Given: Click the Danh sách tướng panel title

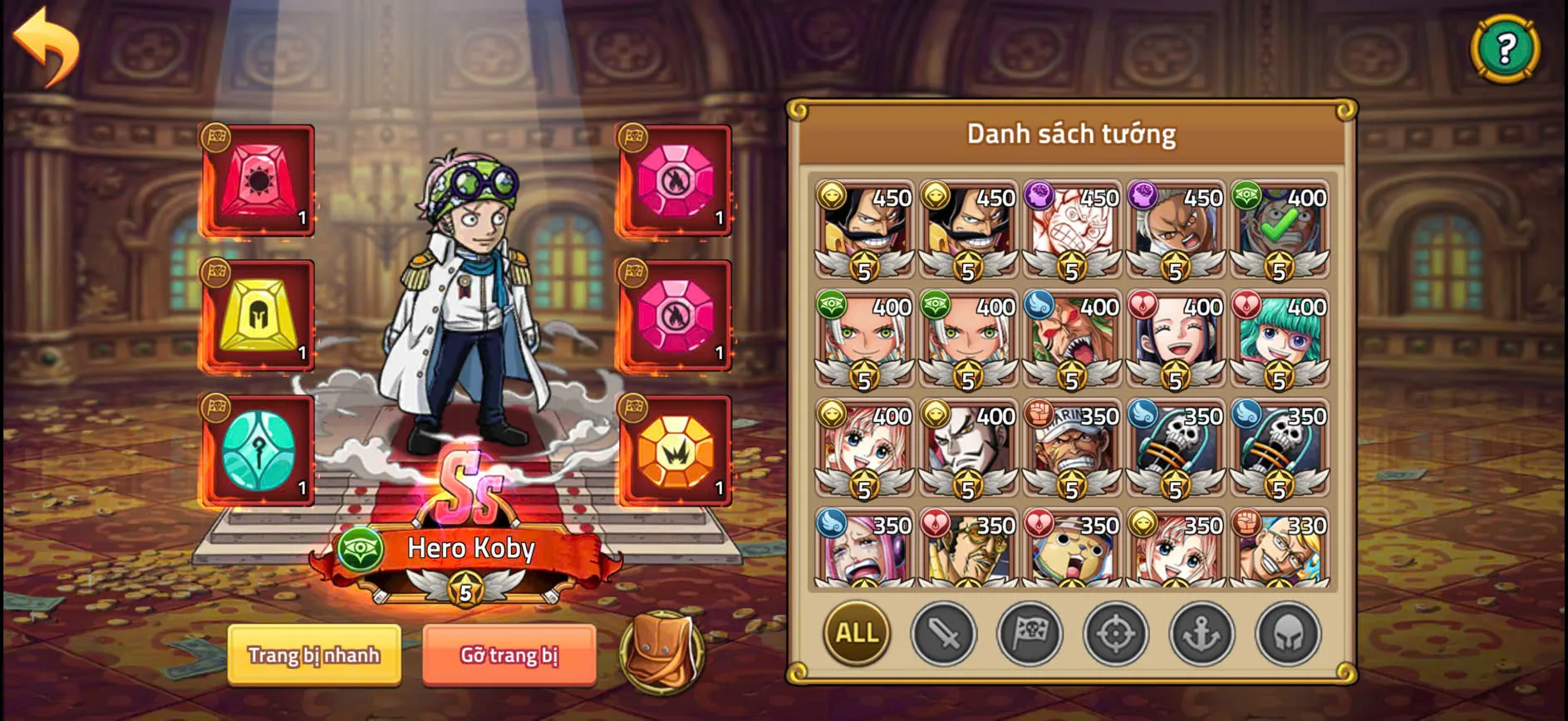Looking at the screenshot, I should click(x=1072, y=133).
